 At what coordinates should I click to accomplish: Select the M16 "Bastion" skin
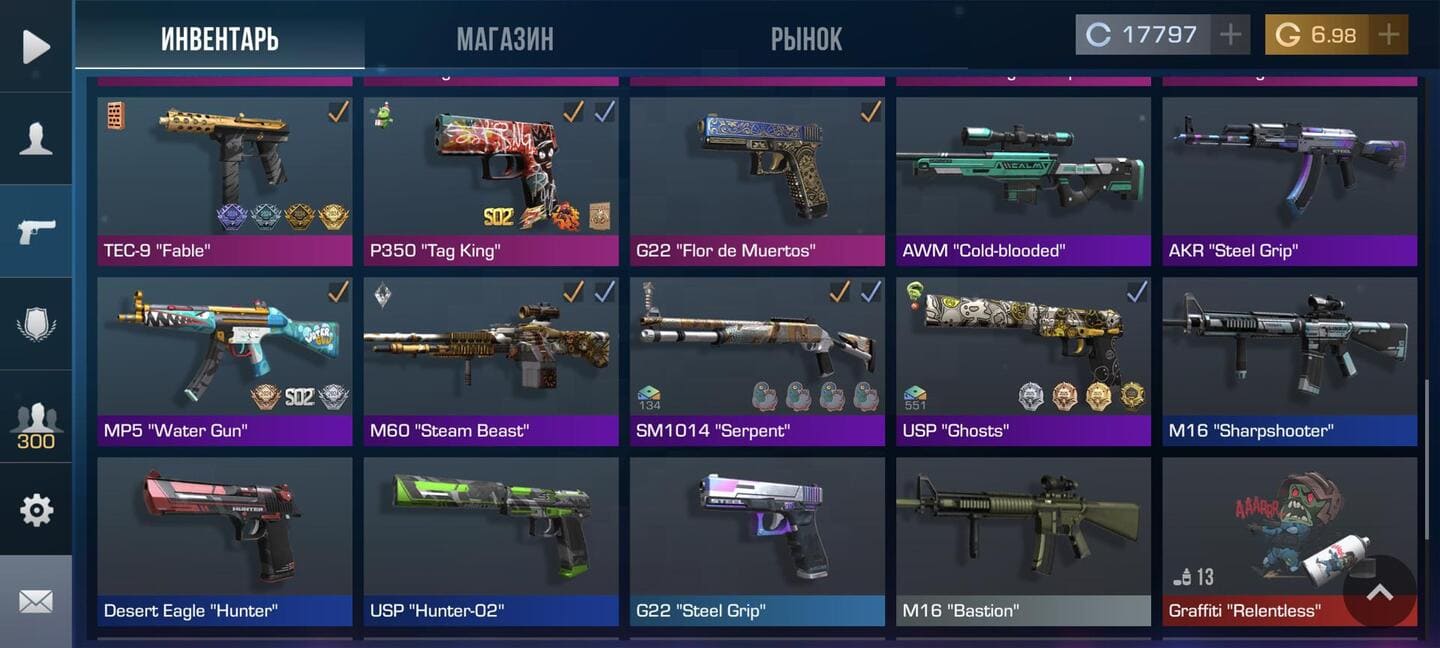[x=1023, y=540]
